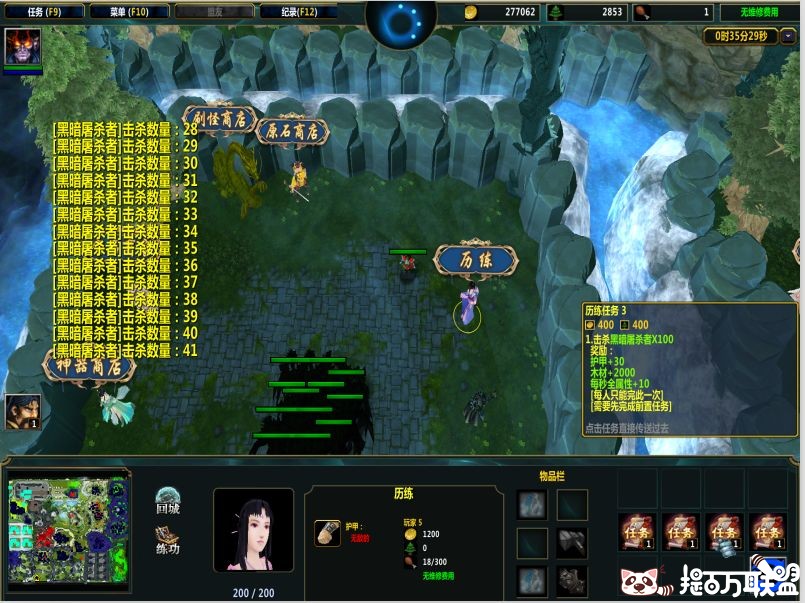This screenshot has width=805, height=603.
Task: Click the armor (护甲) stat icon
Action: pyautogui.click(x=327, y=532)
